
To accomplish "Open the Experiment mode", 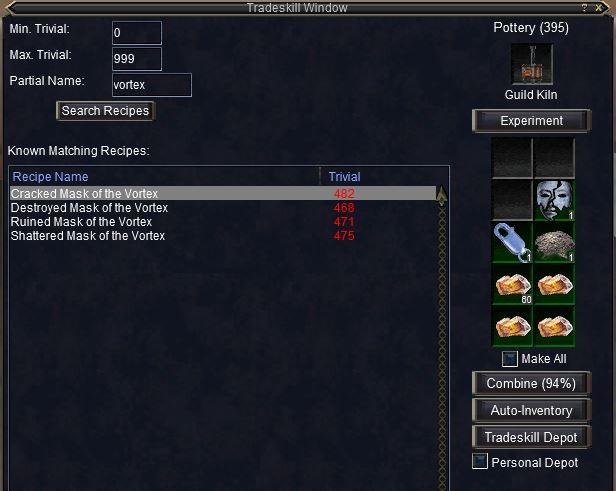I will point(531,121).
